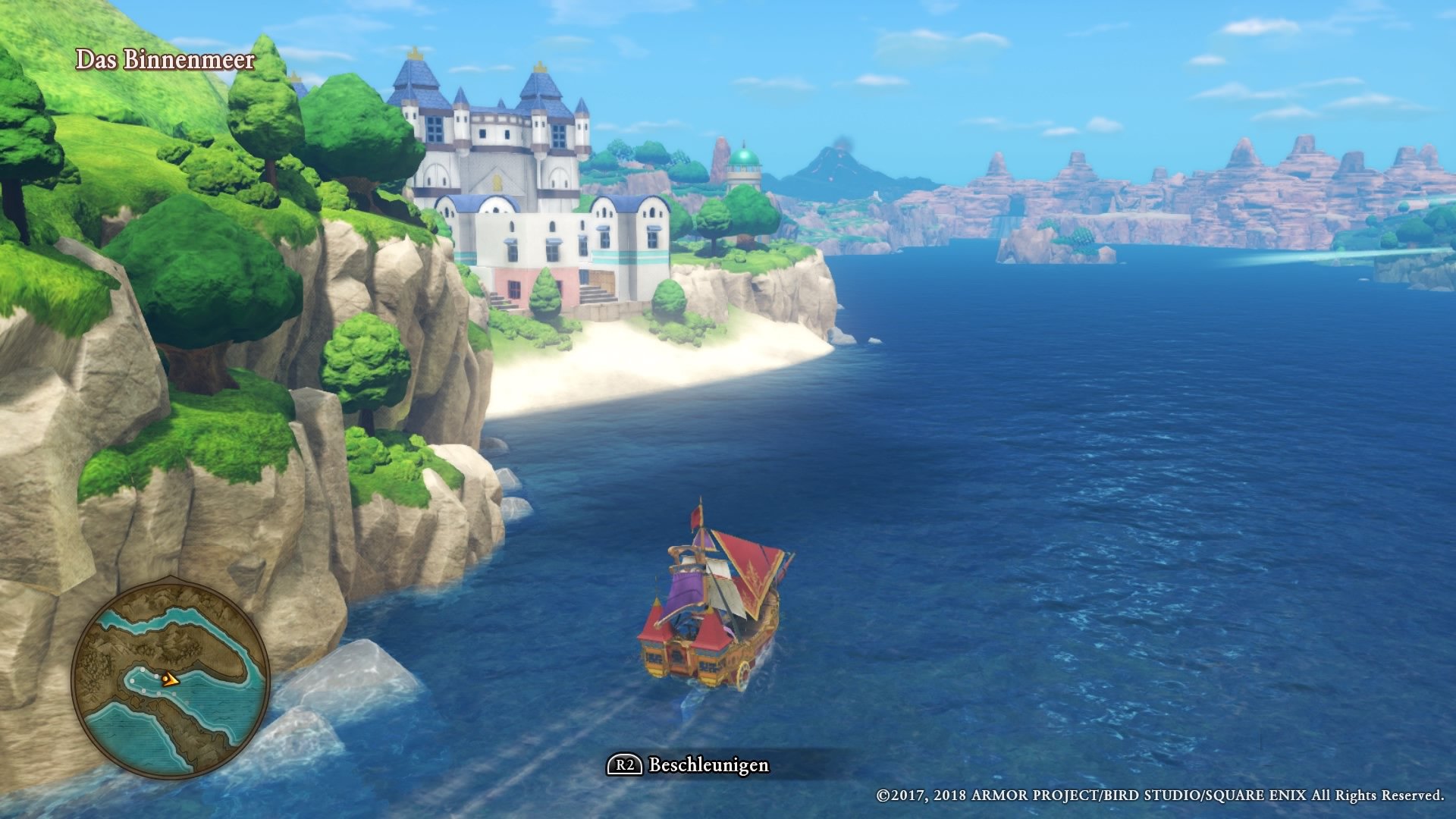Expand the Das Binnenmeer location banner
The image size is (1456, 819).
click(x=167, y=61)
